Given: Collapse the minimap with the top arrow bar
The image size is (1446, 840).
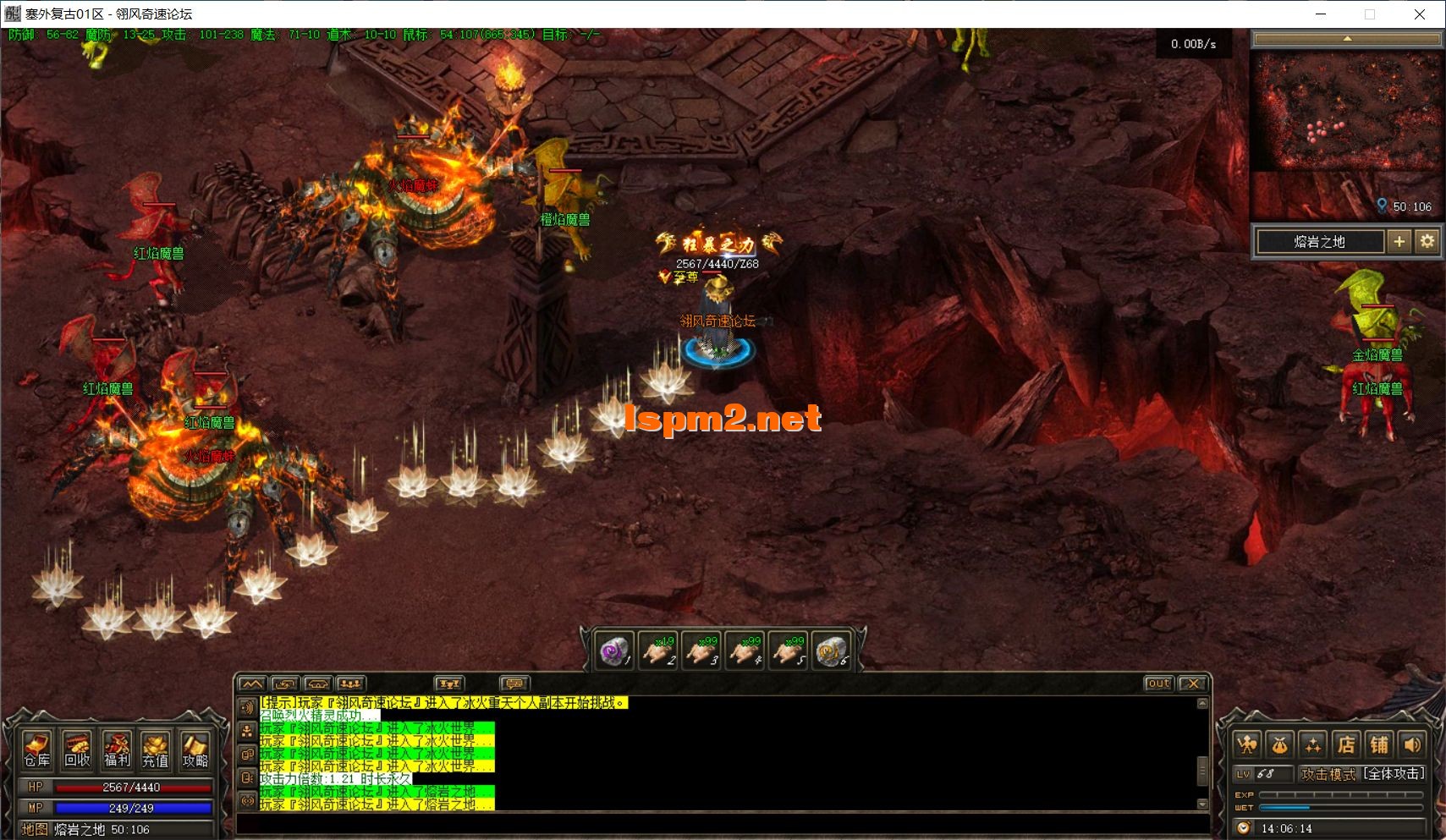Looking at the screenshot, I should tap(1347, 39).
